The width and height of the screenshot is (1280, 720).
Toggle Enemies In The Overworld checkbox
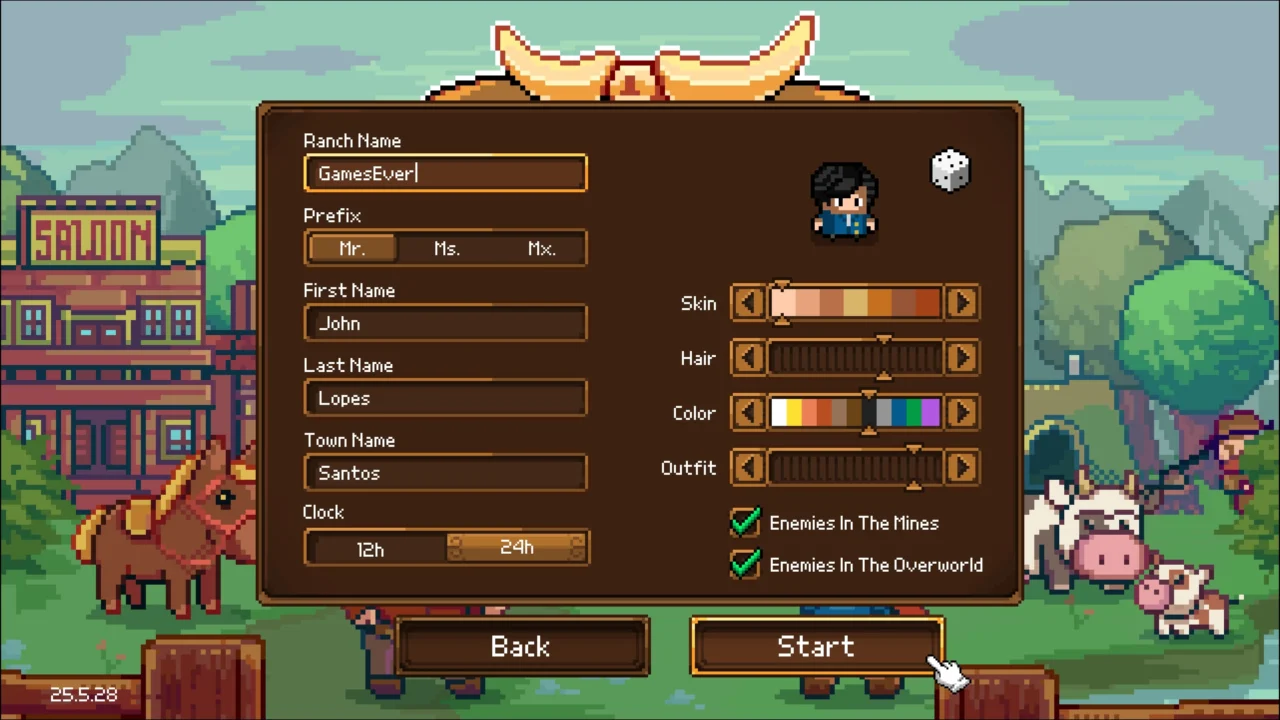745,564
